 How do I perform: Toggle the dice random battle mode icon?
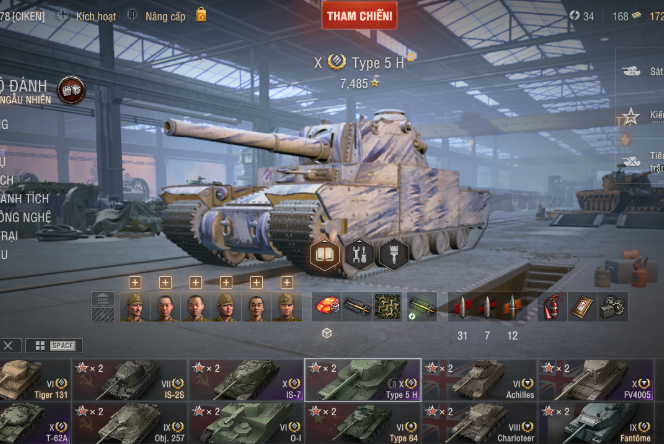click(71, 89)
